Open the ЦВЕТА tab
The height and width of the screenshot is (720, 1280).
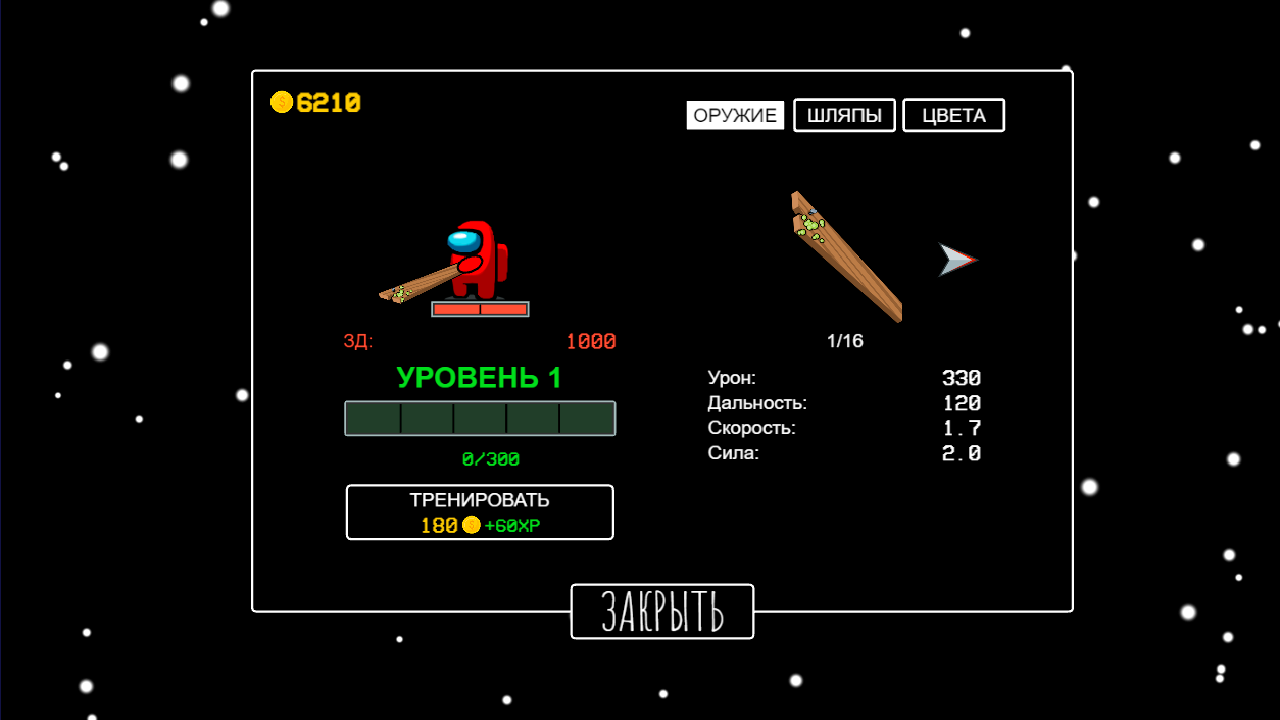tap(953, 115)
